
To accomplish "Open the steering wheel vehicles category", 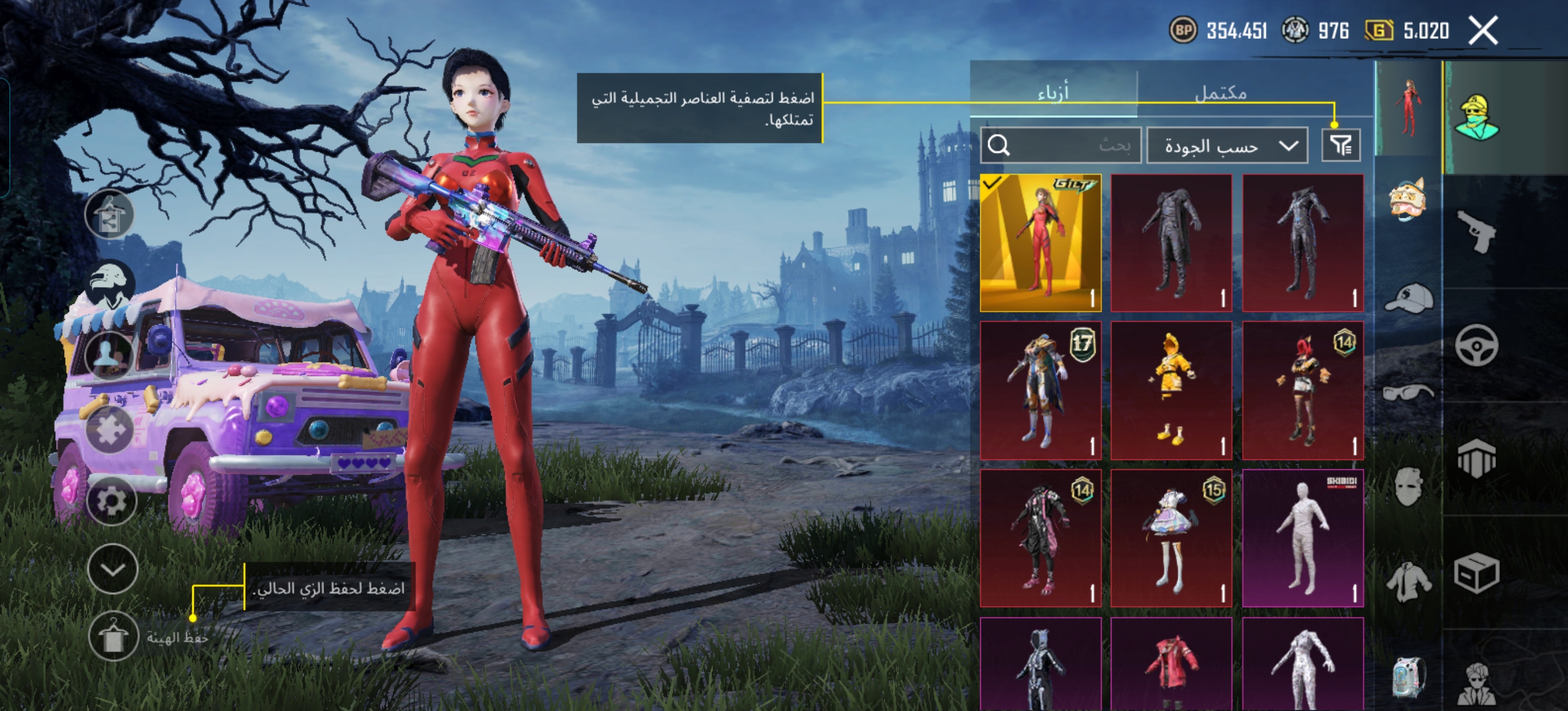I will (1477, 345).
